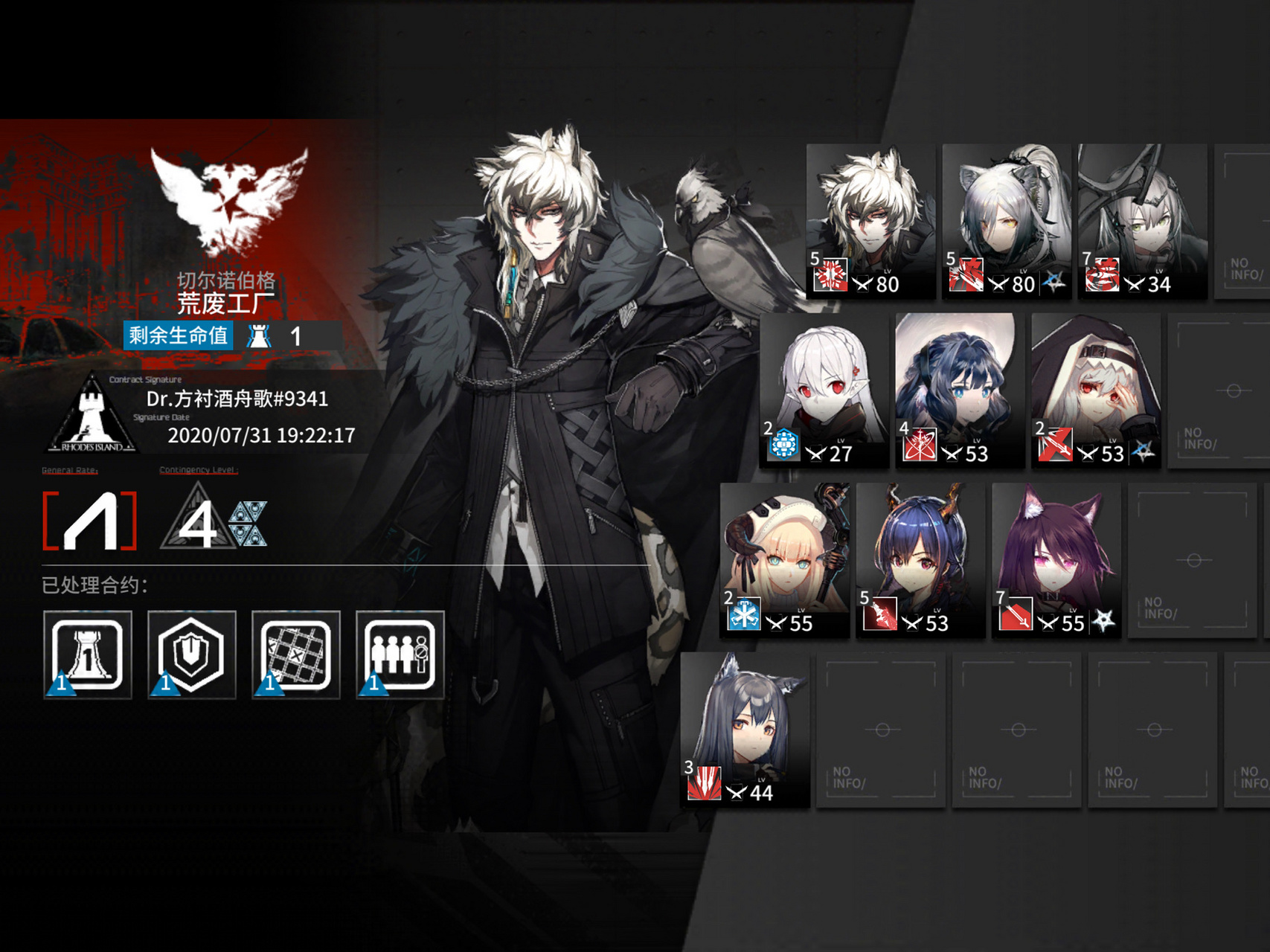Choose the dark-haired wolf-eared operator, level 44
The width and height of the screenshot is (1270, 952).
click(745, 729)
